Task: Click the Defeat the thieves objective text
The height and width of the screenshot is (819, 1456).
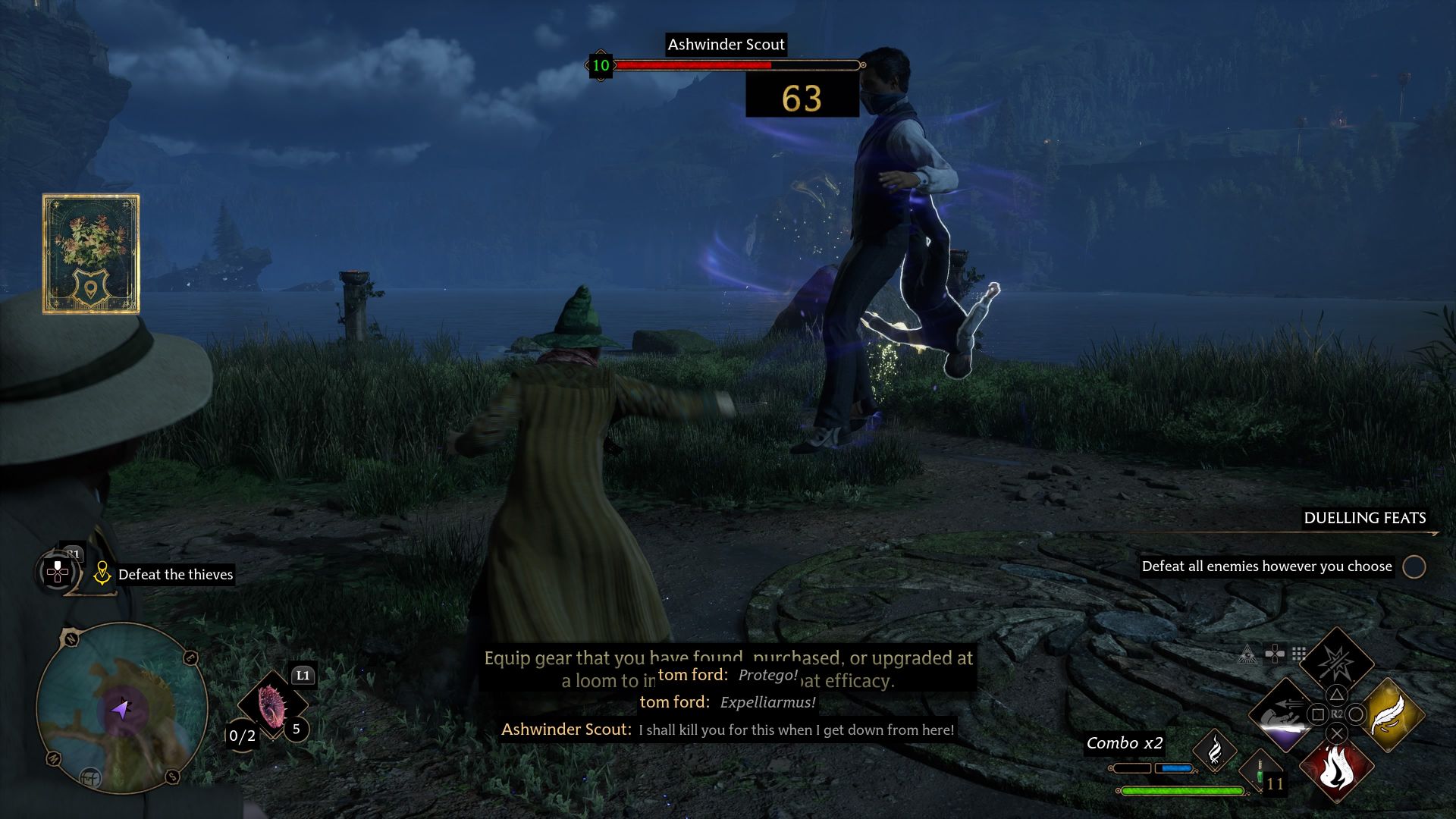Action: [175, 574]
